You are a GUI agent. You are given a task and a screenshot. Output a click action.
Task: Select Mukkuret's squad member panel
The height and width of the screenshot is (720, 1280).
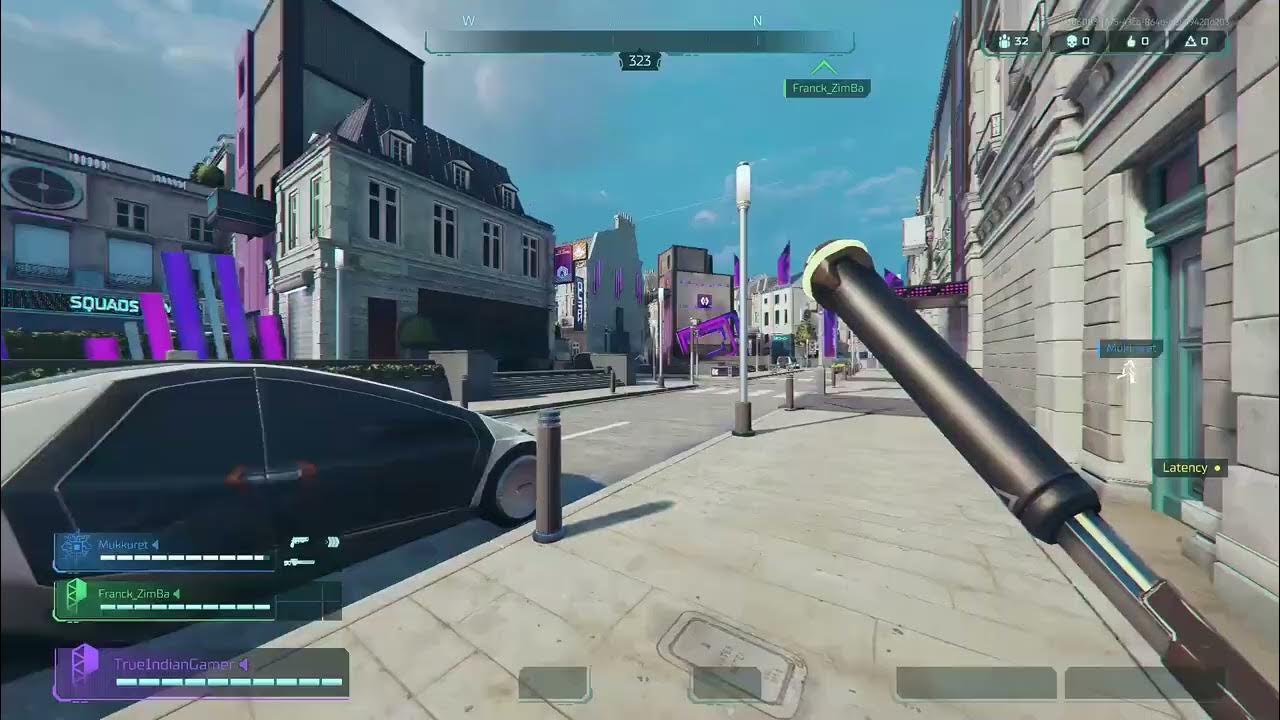164,551
